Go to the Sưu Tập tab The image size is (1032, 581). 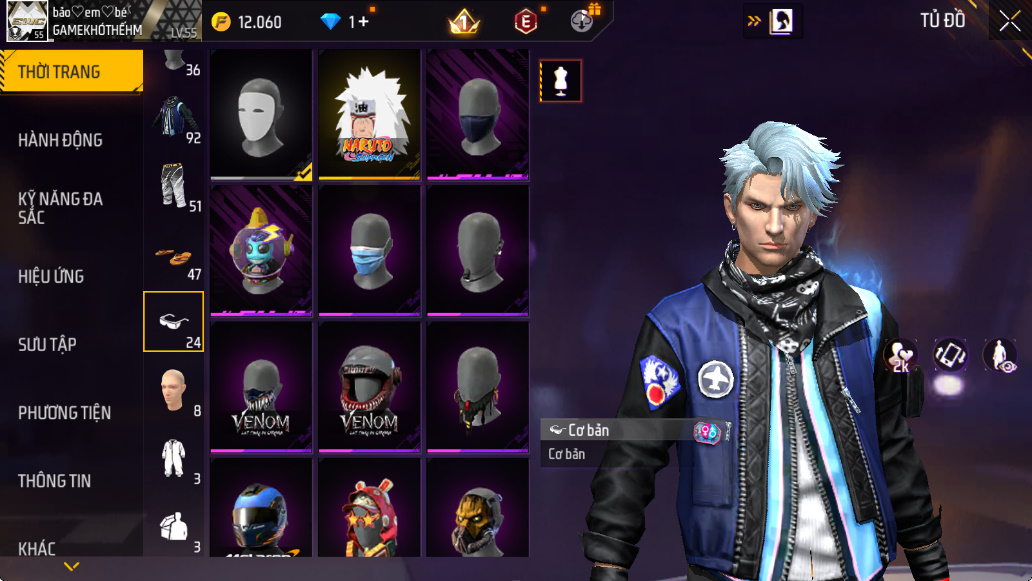(47, 344)
